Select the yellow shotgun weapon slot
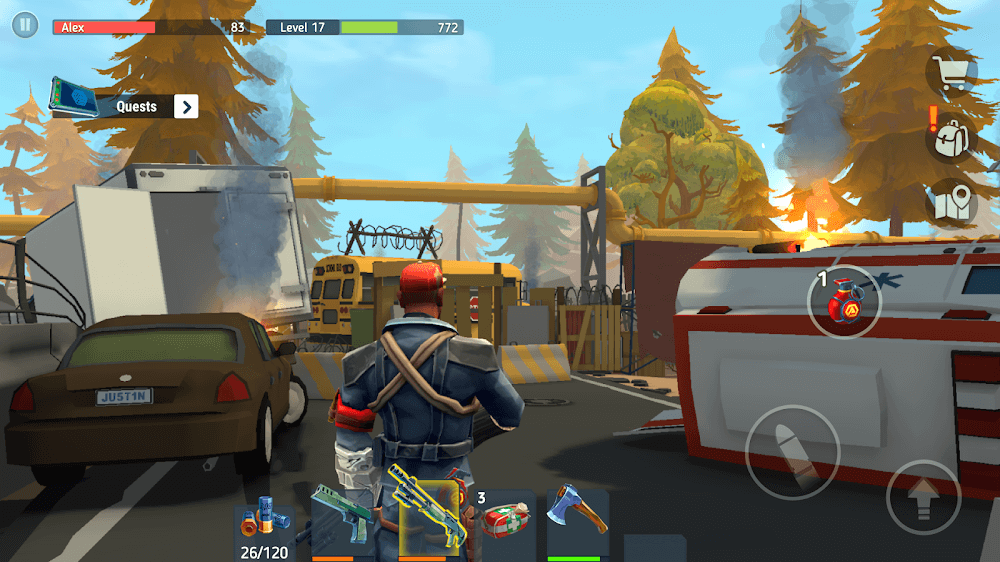The width and height of the screenshot is (1000, 562). (431, 518)
